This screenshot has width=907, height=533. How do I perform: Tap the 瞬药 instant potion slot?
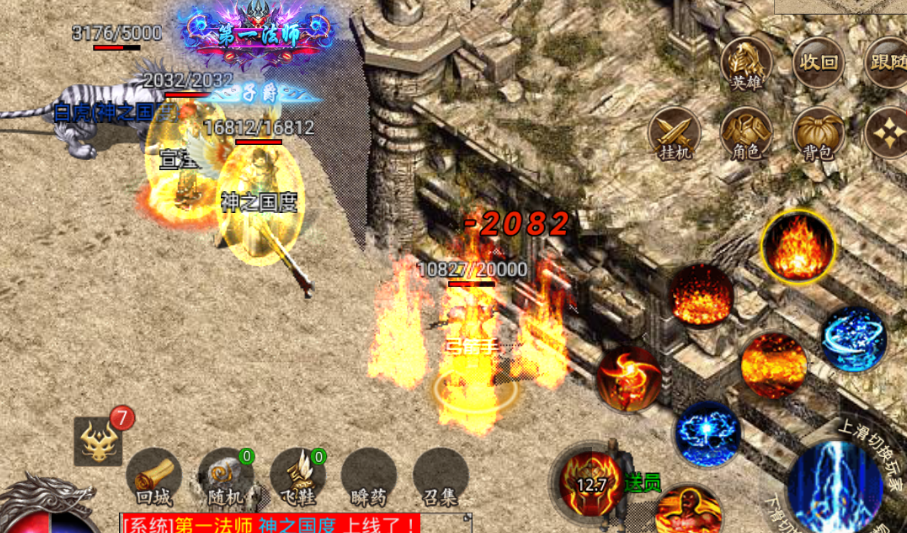[369, 475]
